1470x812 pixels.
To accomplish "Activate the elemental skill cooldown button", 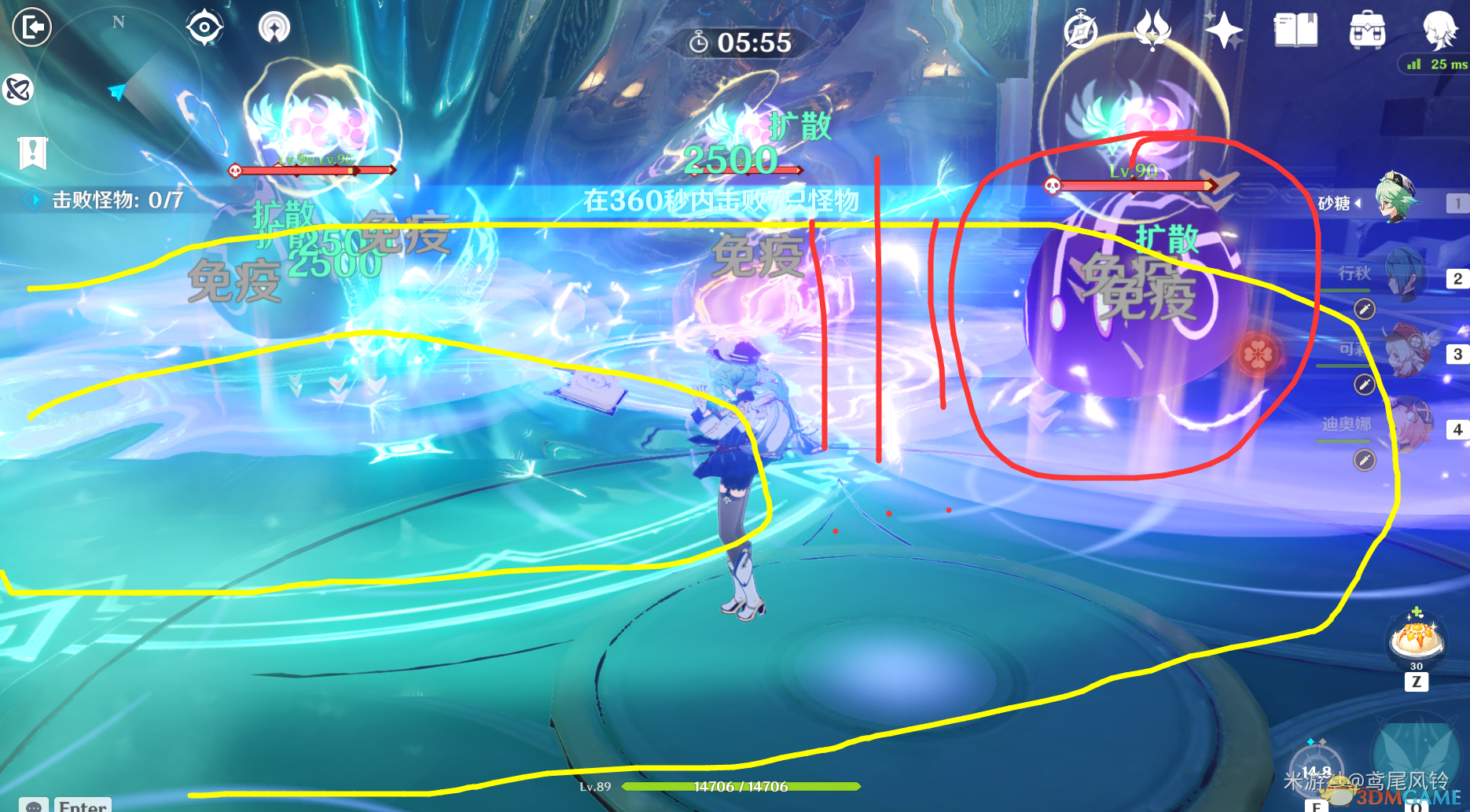I will (1317, 770).
